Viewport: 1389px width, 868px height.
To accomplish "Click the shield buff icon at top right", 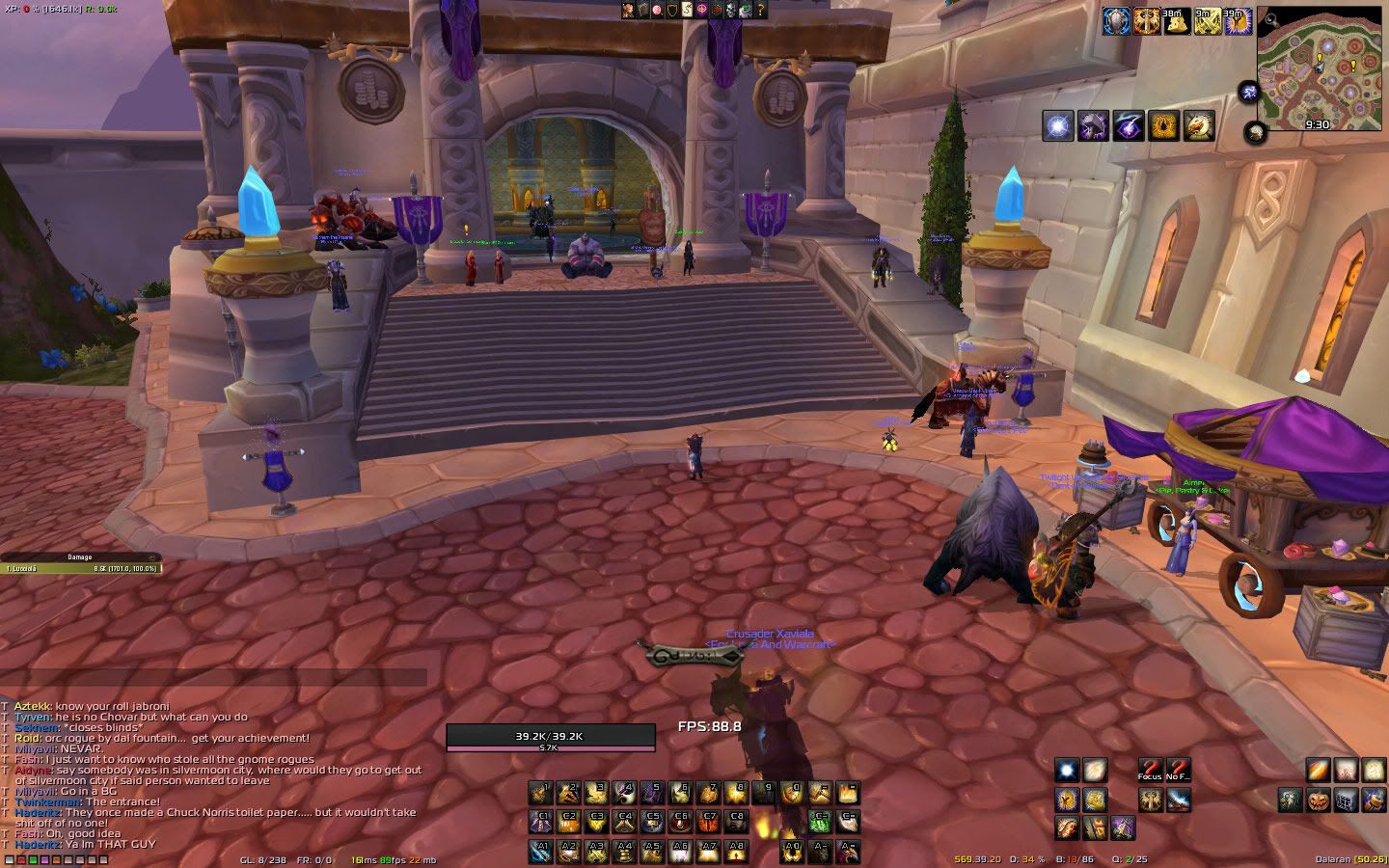I will [x=1115, y=18].
